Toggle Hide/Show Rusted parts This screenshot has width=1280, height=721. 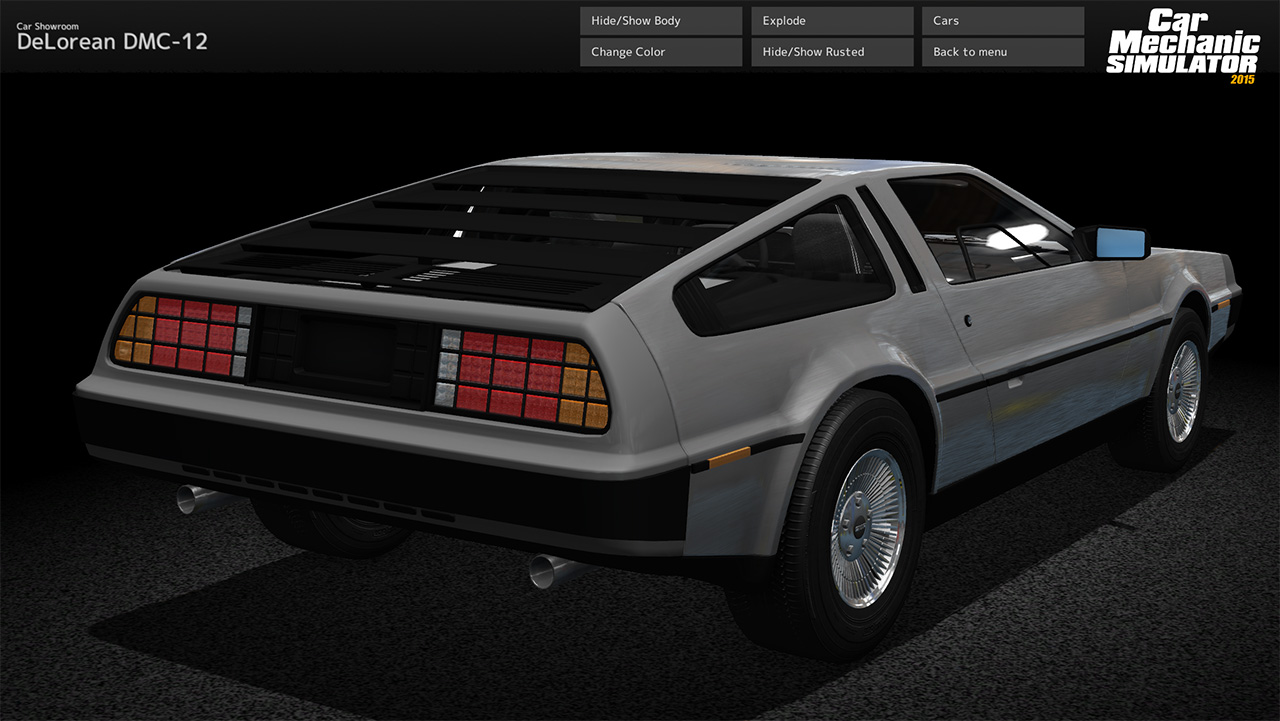831,51
